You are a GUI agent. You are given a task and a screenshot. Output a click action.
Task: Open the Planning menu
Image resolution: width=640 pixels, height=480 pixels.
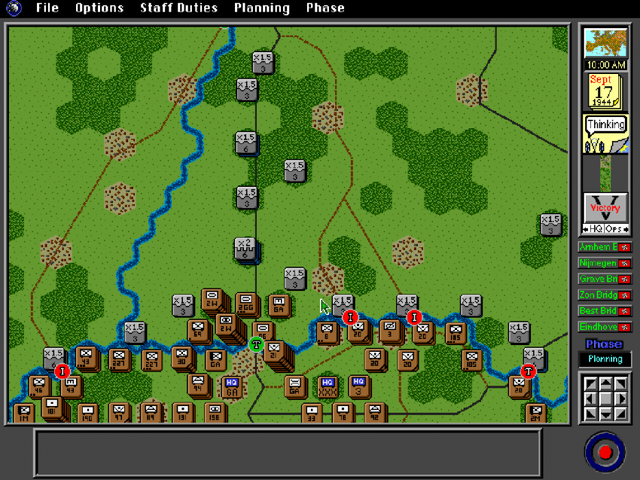(262, 8)
